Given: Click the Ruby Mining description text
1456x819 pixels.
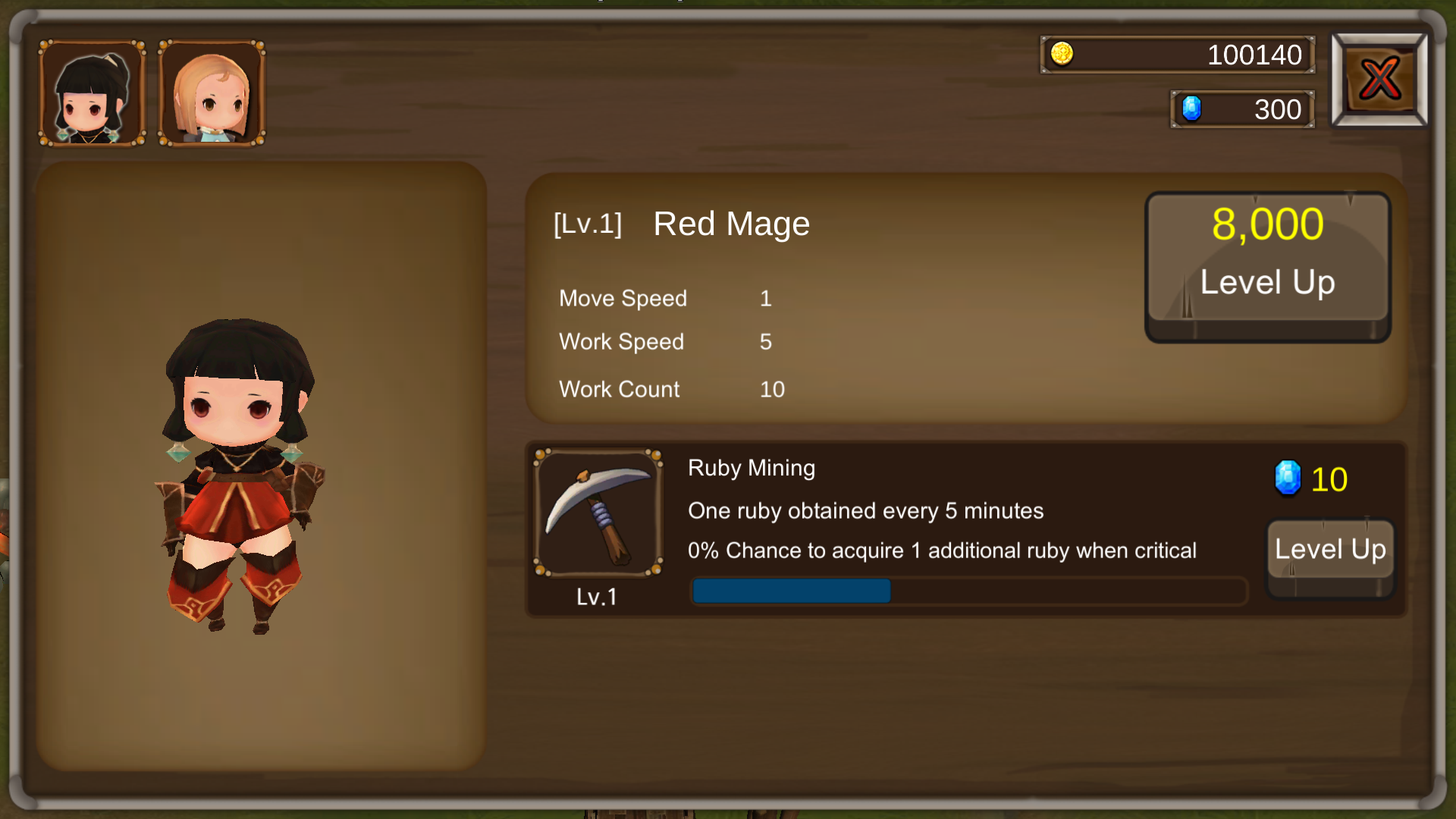Looking at the screenshot, I should pyautogui.click(x=864, y=511).
